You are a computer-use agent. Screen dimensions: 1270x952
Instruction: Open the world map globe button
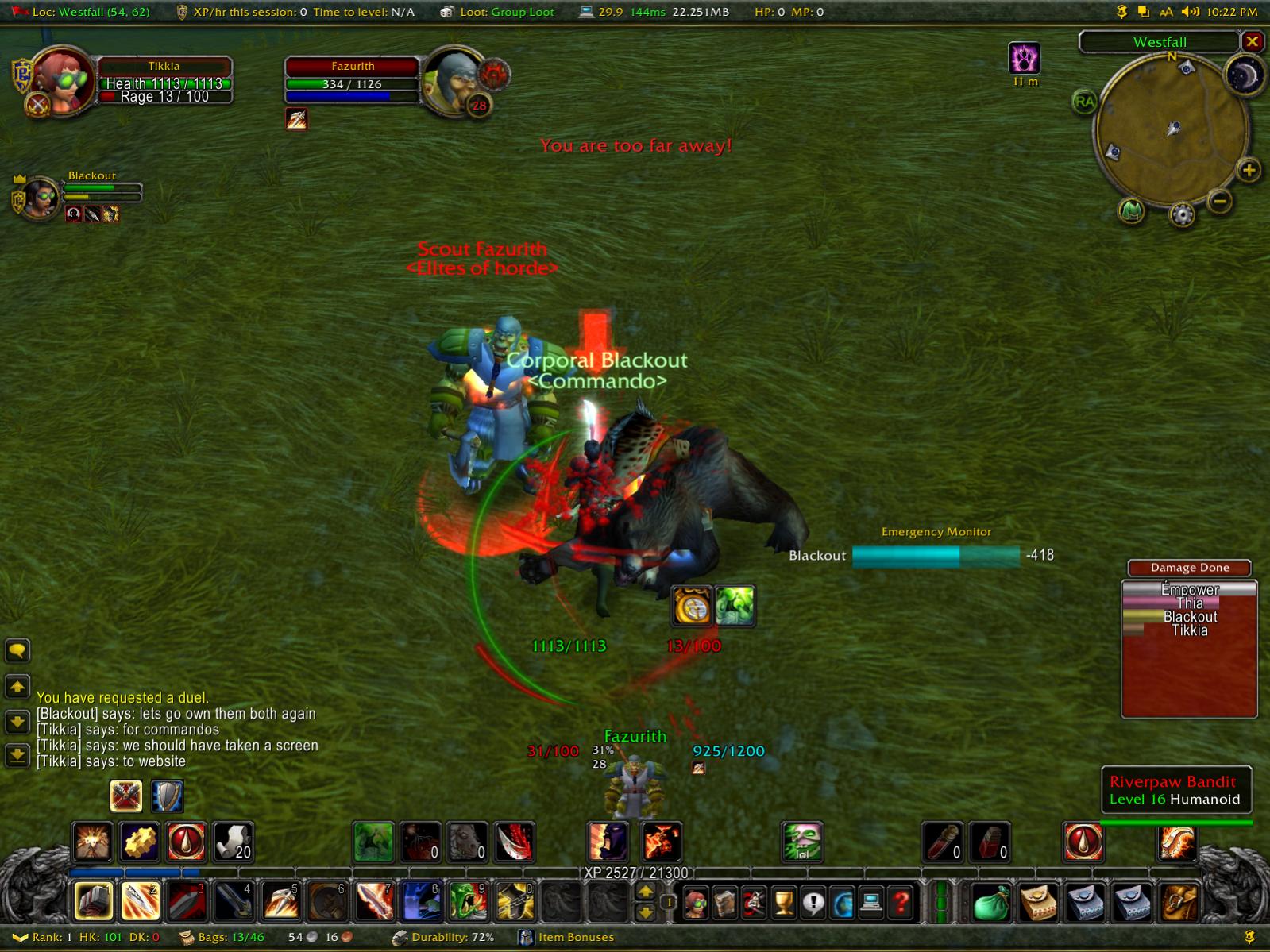click(842, 903)
